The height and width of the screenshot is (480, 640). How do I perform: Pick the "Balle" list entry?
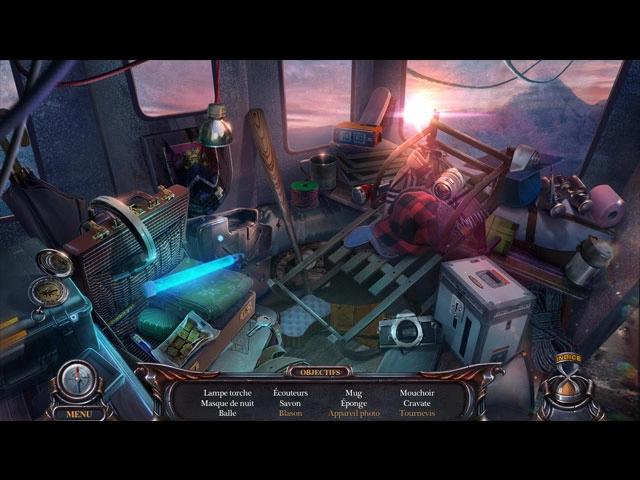click(x=227, y=413)
